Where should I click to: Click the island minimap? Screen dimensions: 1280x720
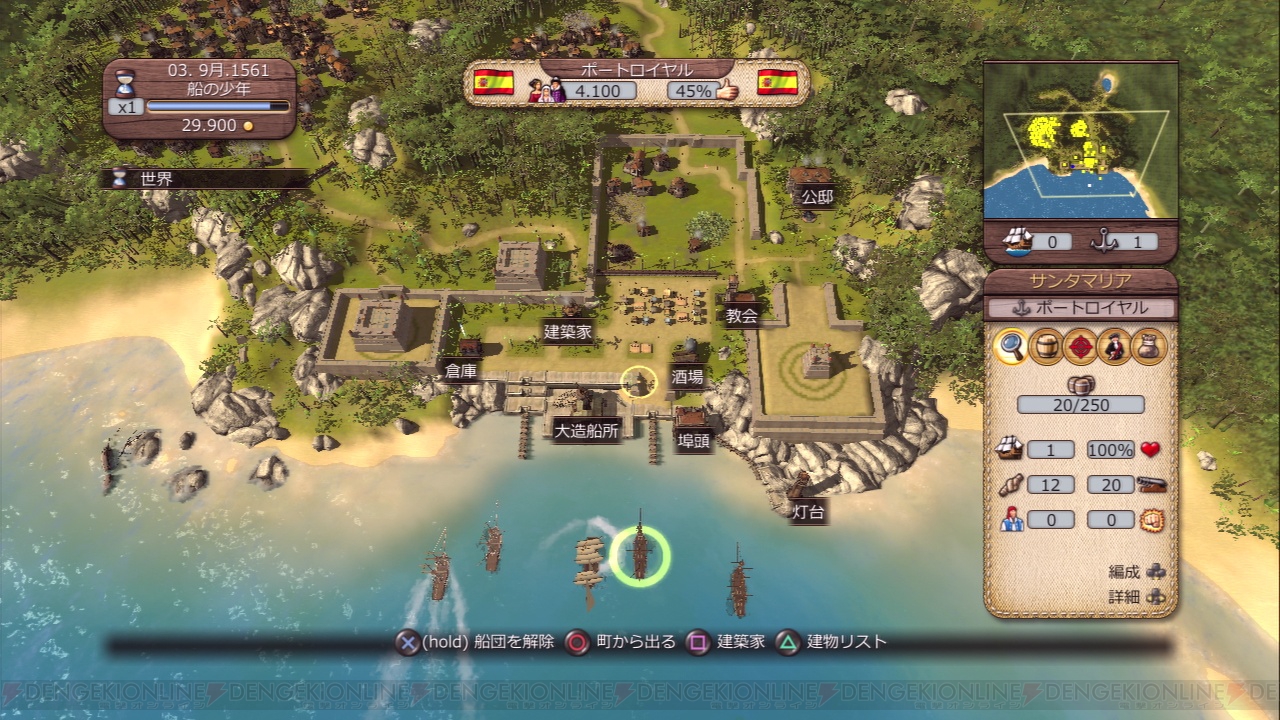pos(1080,140)
